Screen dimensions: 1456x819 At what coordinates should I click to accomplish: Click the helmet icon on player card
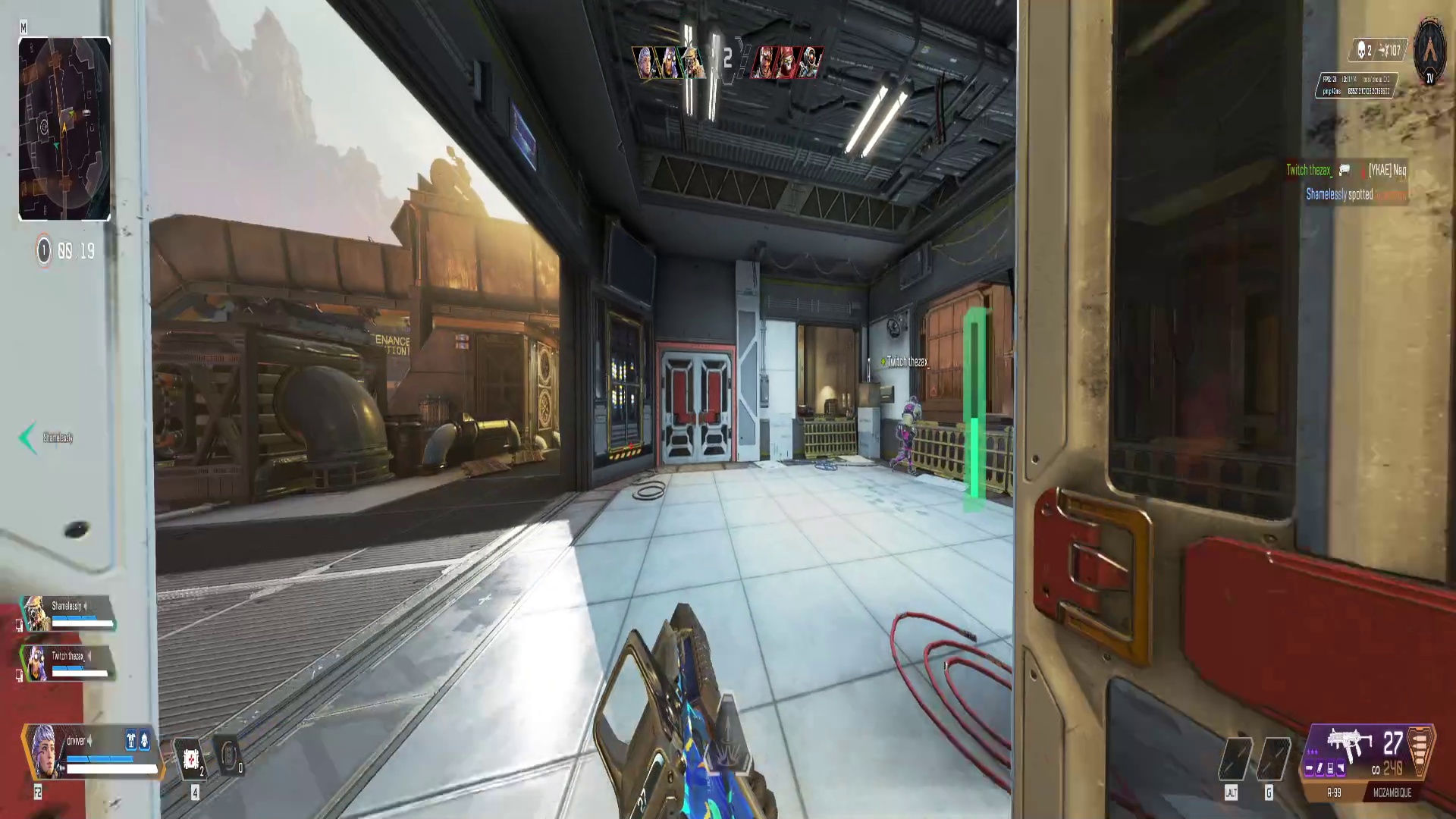coord(144,741)
